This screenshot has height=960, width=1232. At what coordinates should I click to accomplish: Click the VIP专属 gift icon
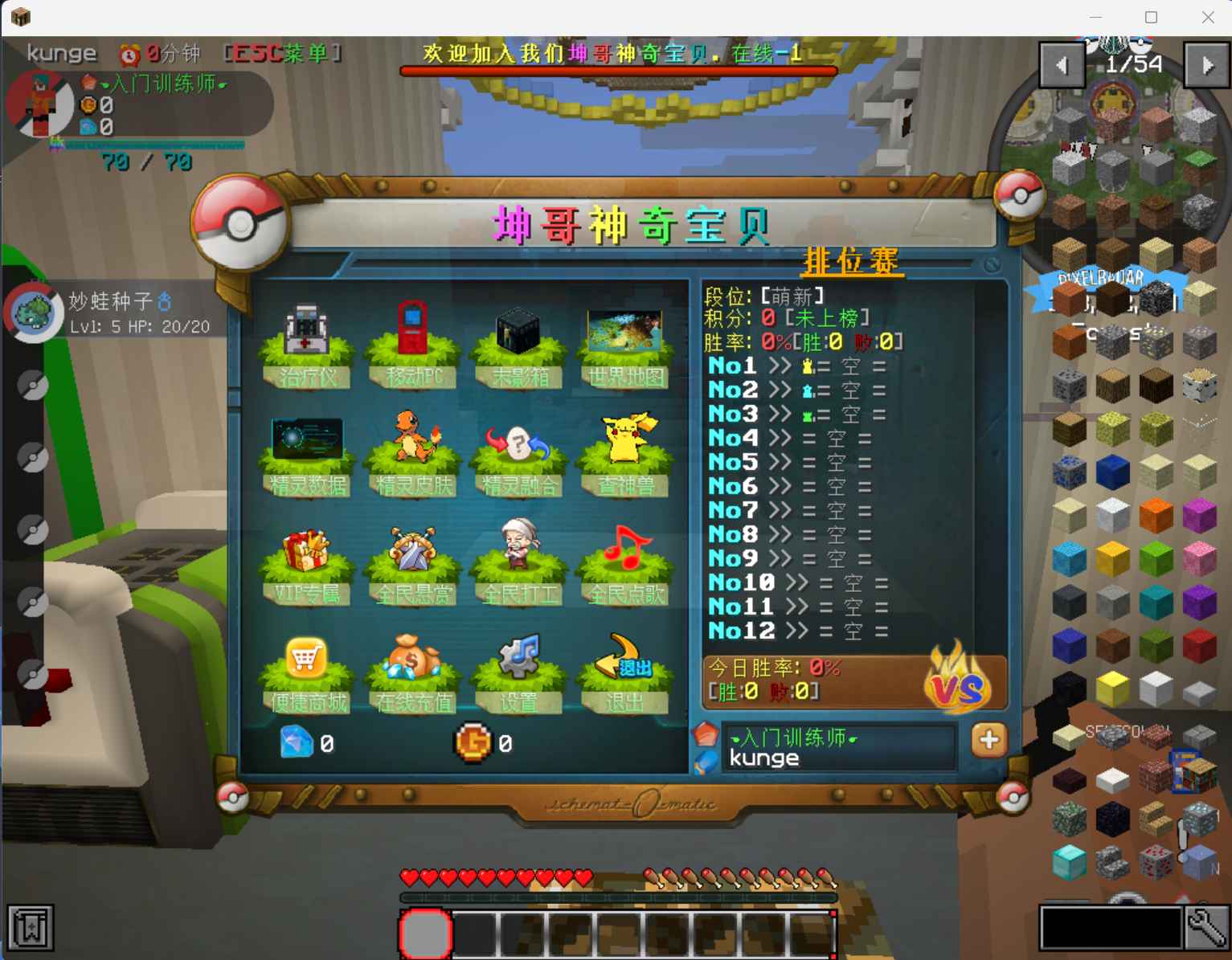tap(308, 552)
